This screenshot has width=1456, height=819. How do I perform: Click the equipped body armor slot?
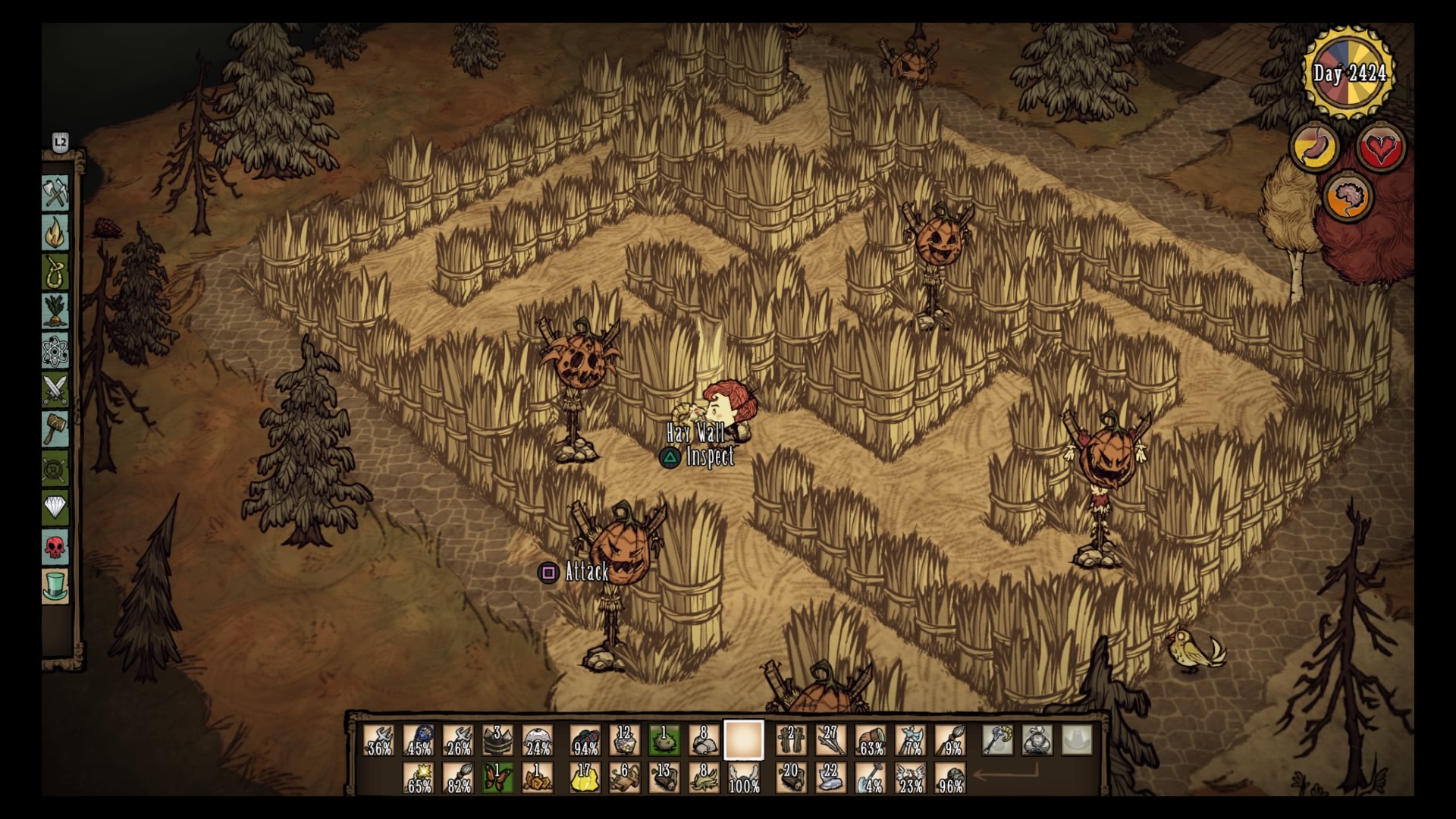[1037, 741]
